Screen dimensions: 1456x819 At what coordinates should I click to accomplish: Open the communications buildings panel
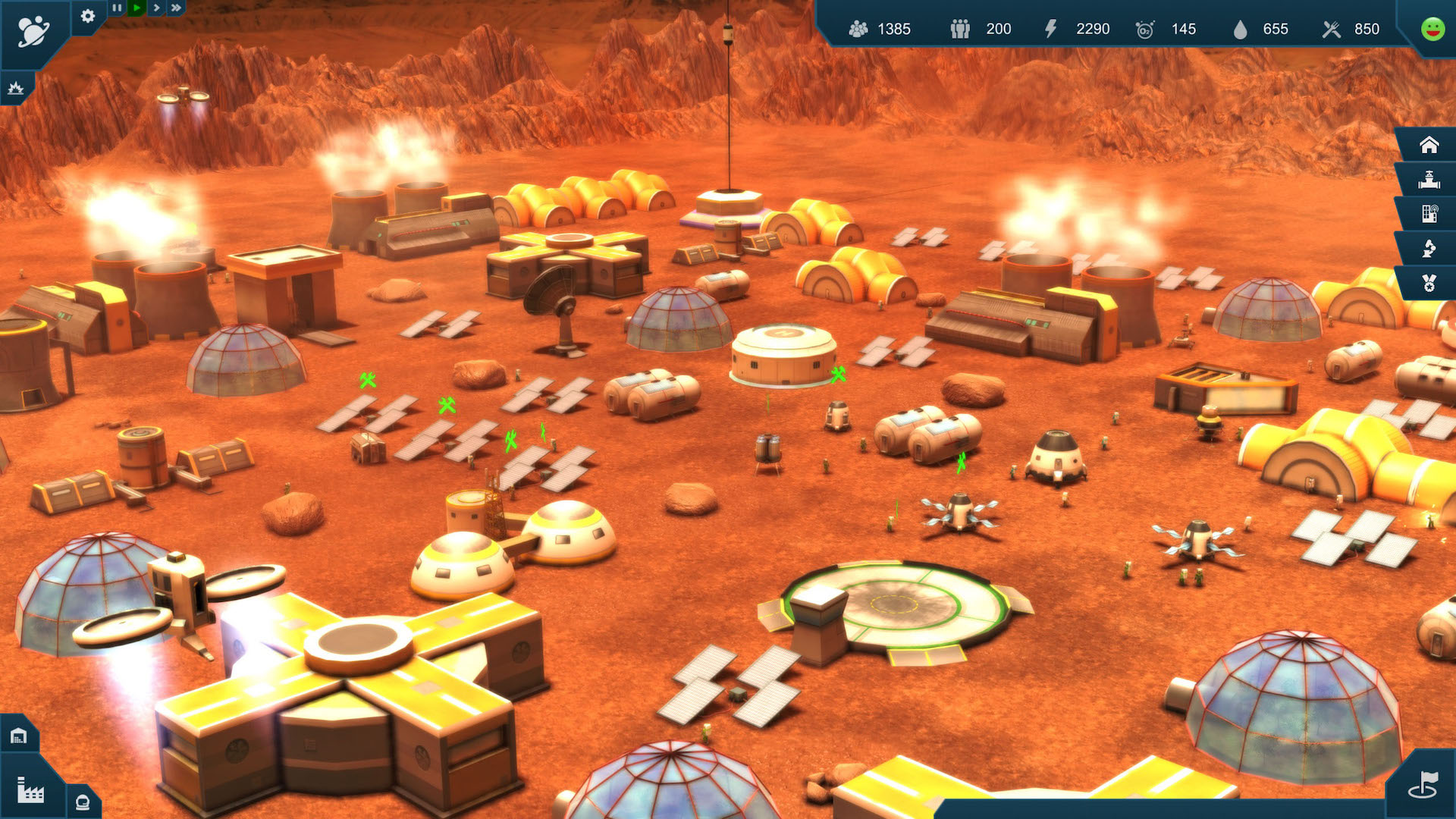point(1429,213)
